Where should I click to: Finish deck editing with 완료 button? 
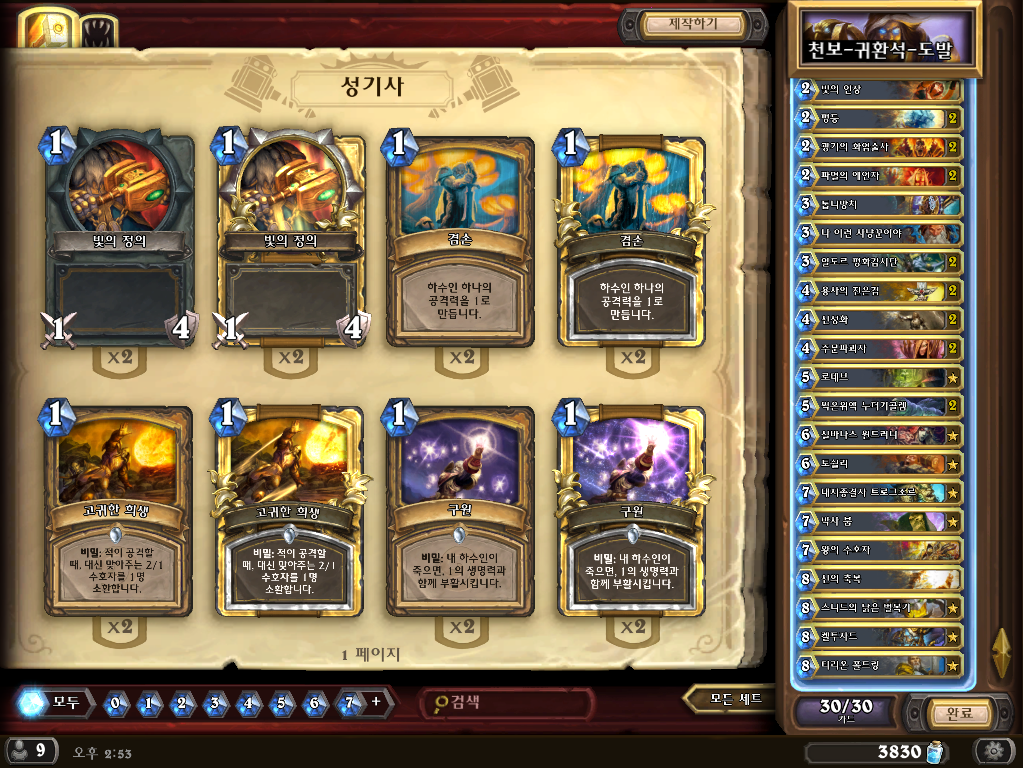pyautogui.click(x=945, y=713)
